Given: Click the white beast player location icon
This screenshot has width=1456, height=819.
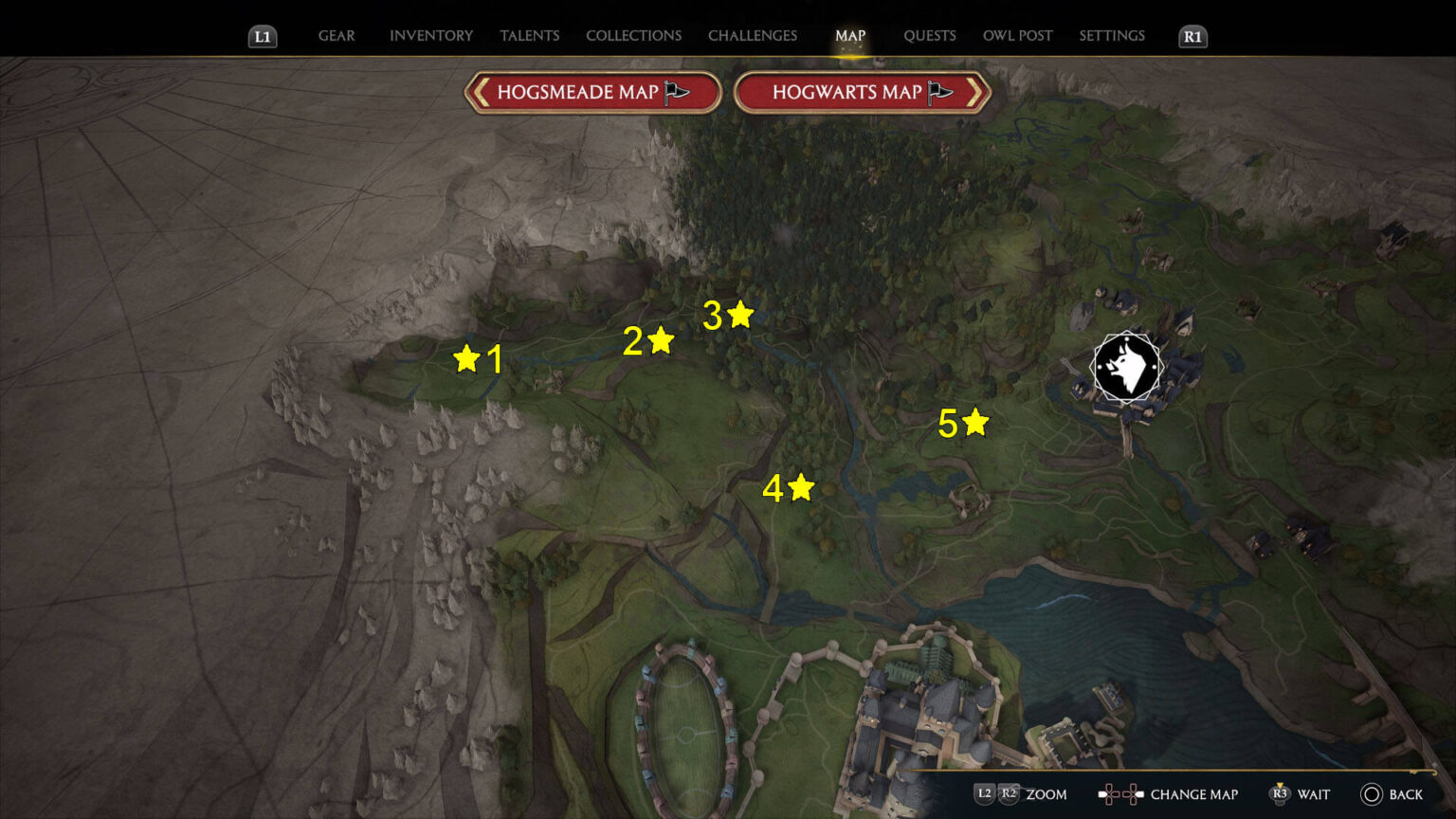Looking at the screenshot, I should tap(1125, 368).
